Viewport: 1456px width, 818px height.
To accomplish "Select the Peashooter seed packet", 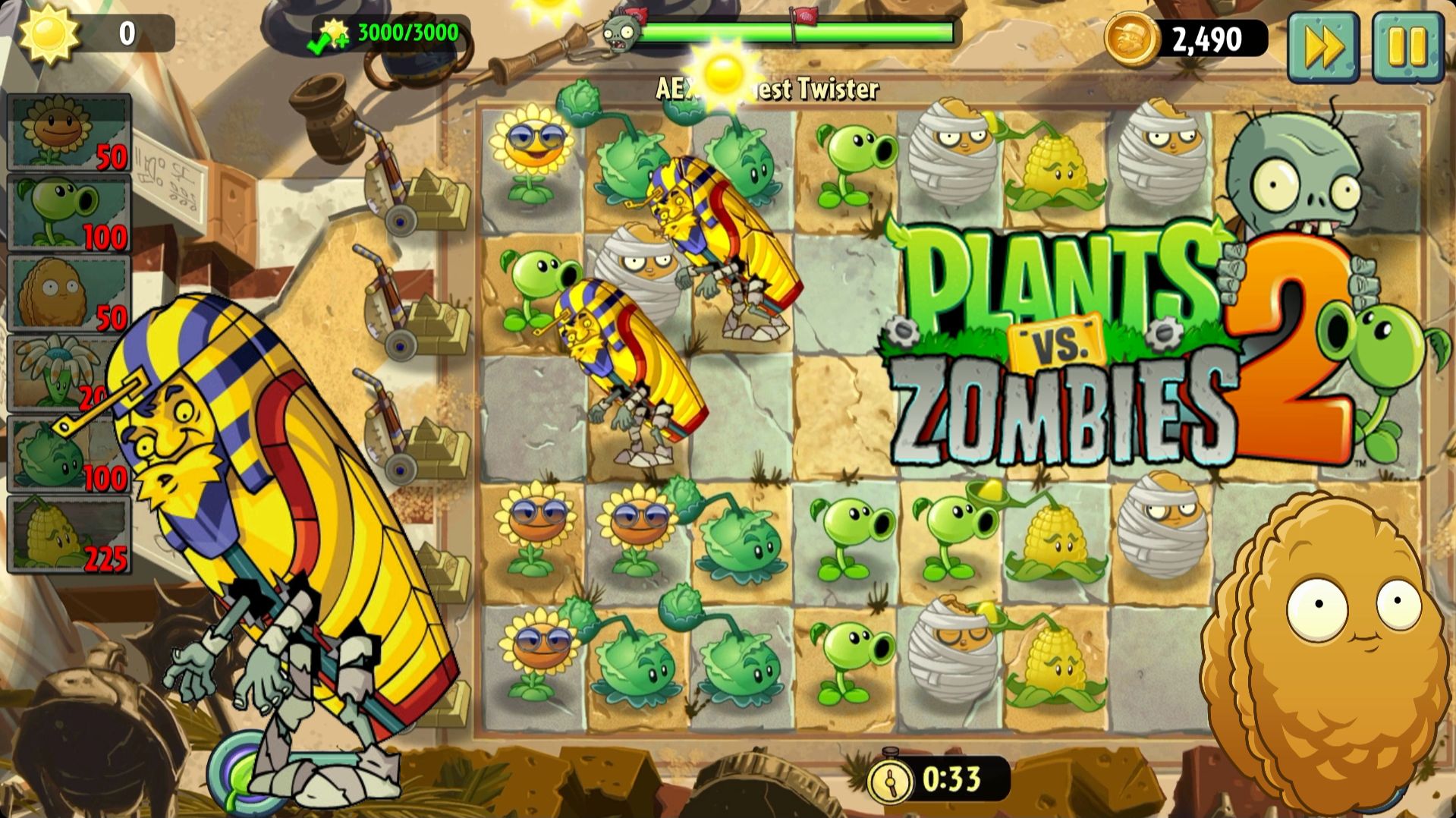I will 68,212.
